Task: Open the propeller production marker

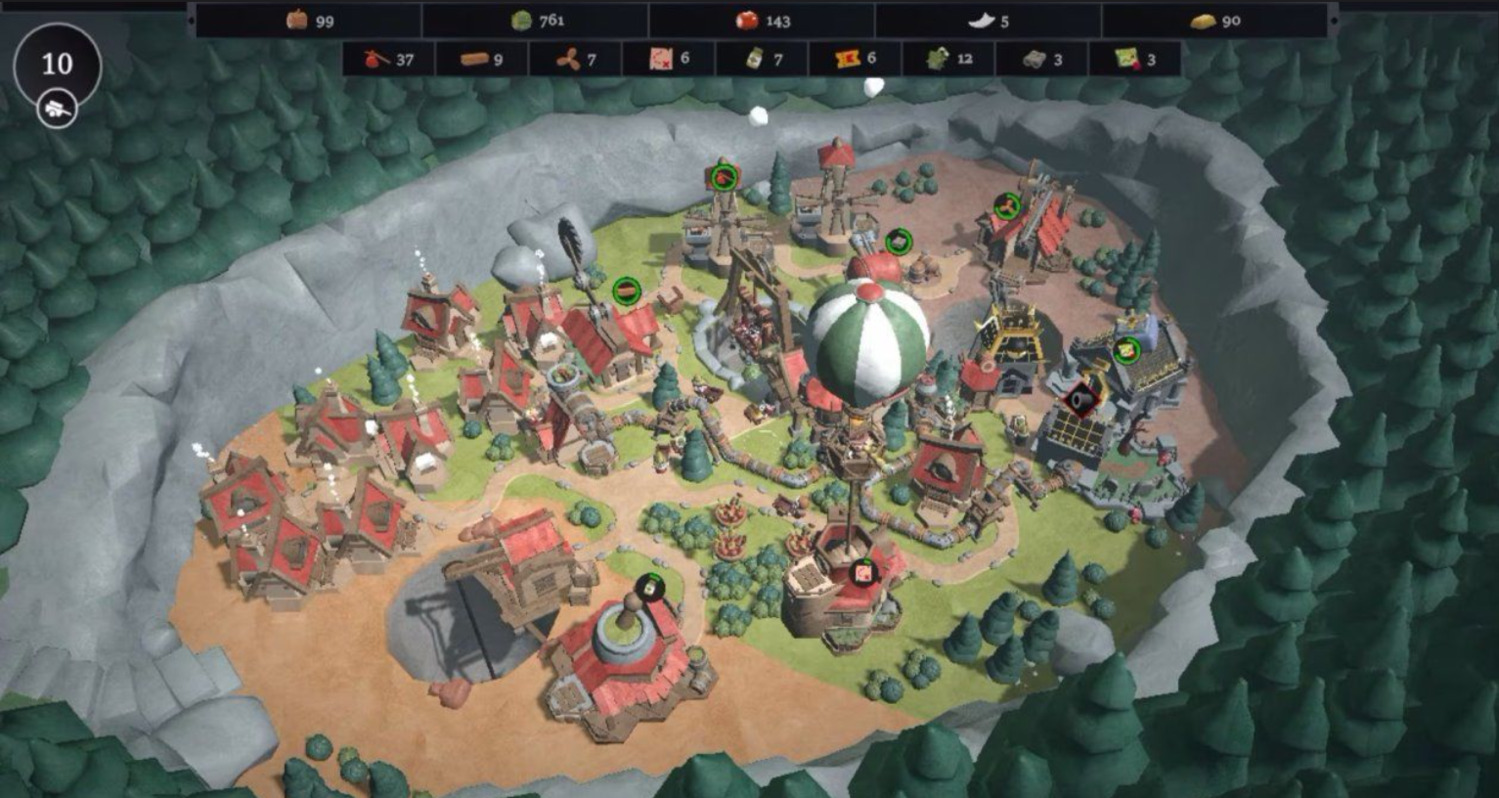Action: 1007,207
